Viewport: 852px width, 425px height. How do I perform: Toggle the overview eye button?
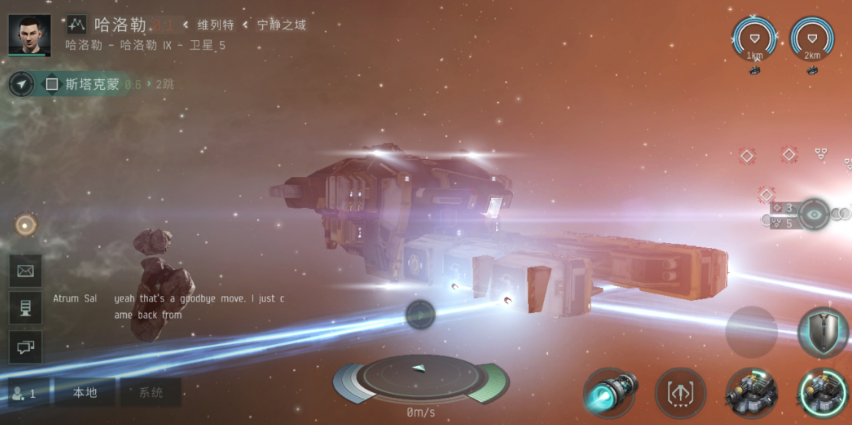[x=814, y=214]
